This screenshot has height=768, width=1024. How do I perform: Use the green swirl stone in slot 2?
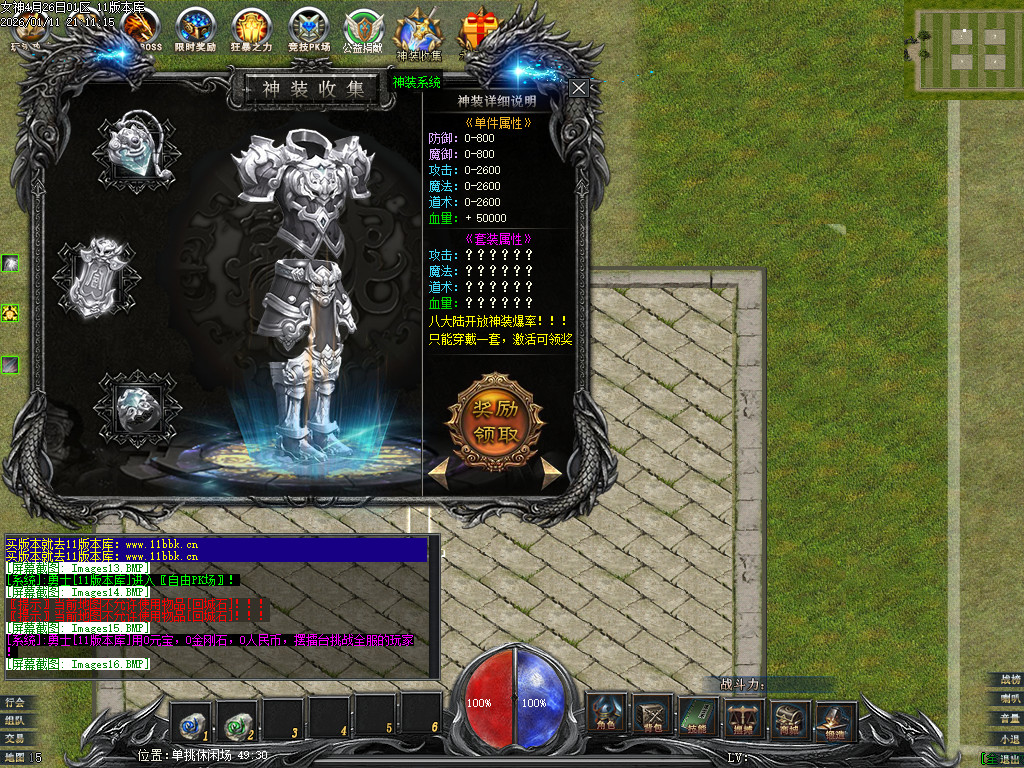point(236,716)
